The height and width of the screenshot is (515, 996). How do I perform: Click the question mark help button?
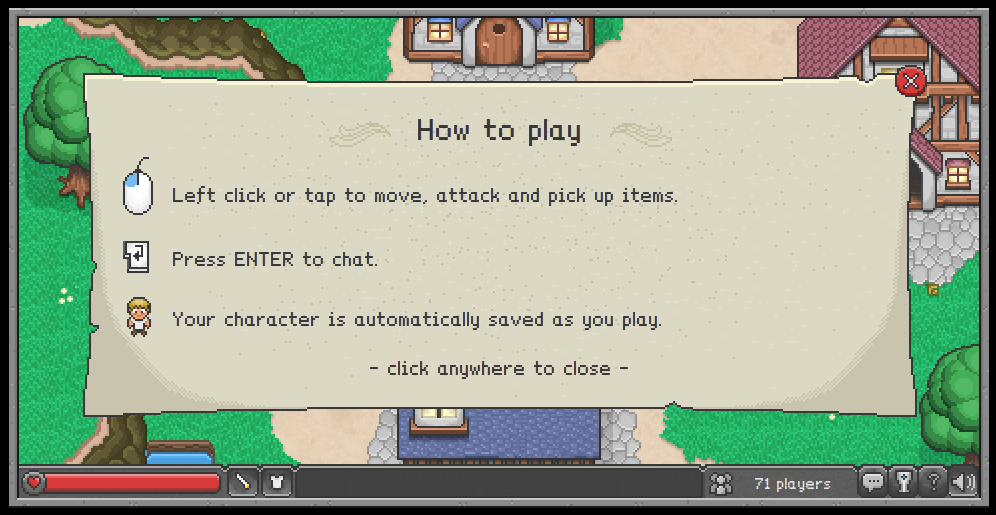tap(933, 483)
